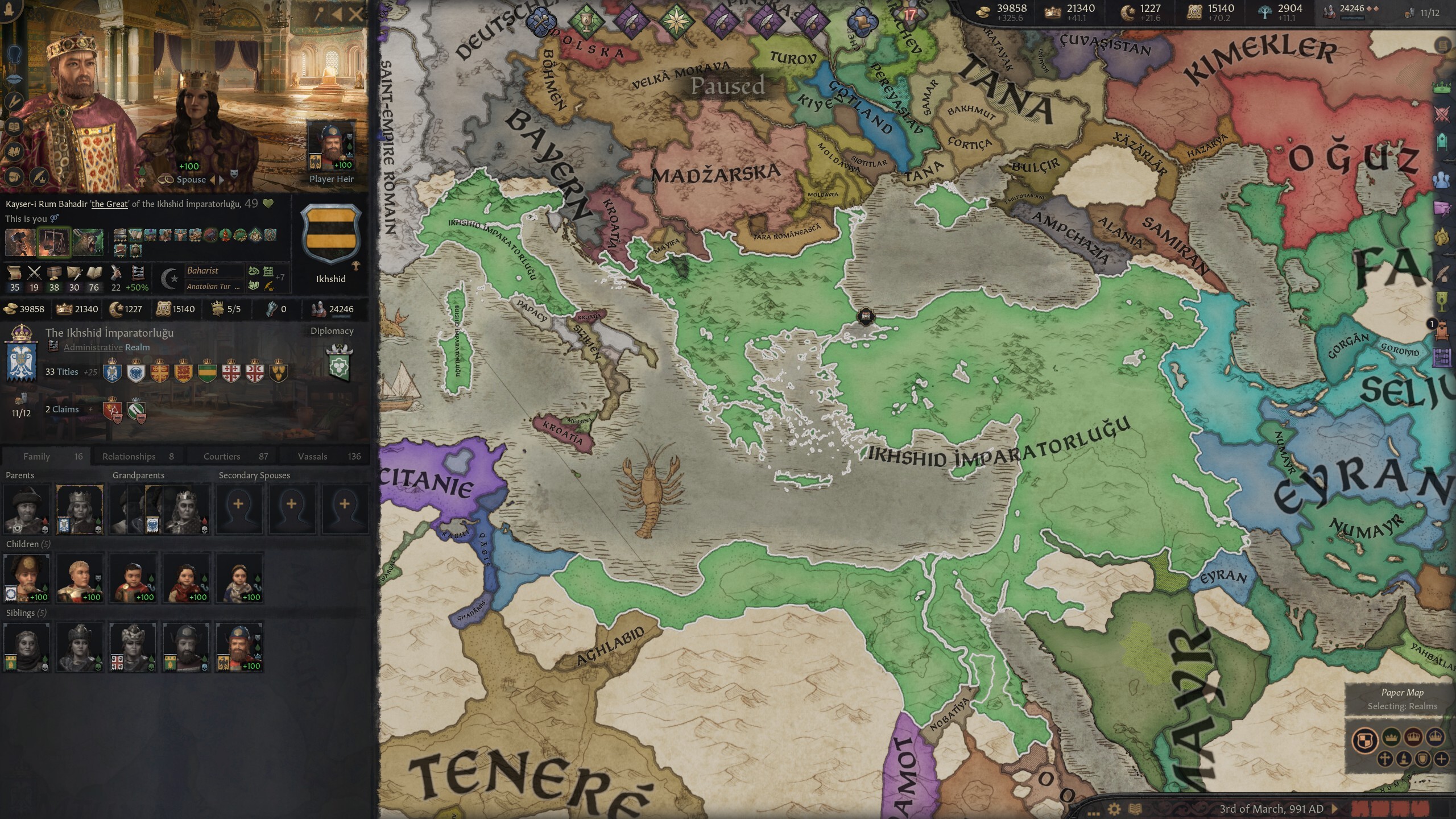
Task: Open the encyclopedia book icon
Action: click(x=1135, y=809)
